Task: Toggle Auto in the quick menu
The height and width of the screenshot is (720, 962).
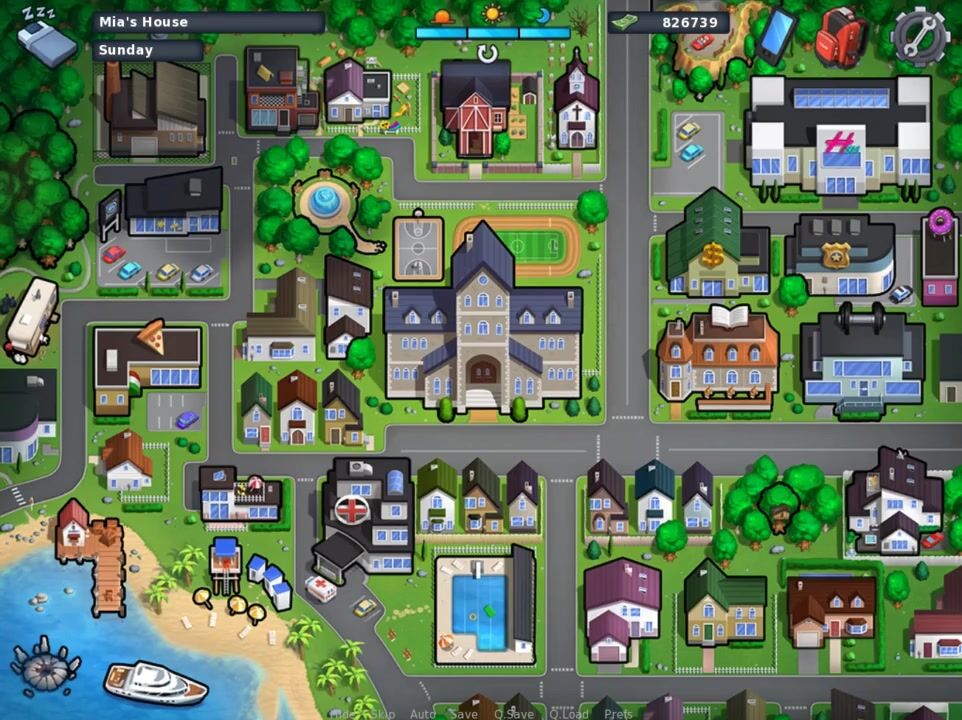Action: tap(423, 714)
